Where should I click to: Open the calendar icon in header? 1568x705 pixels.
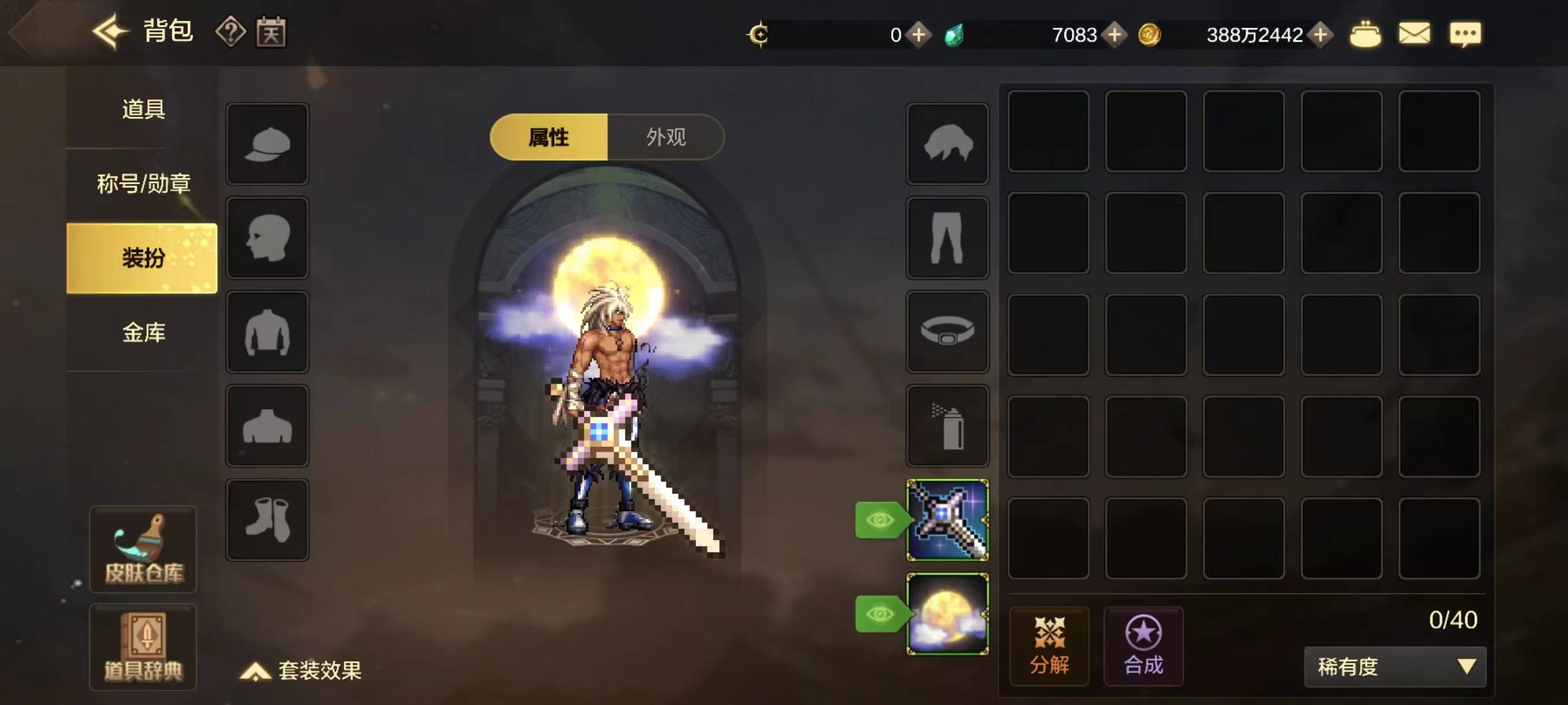pyautogui.click(x=271, y=32)
